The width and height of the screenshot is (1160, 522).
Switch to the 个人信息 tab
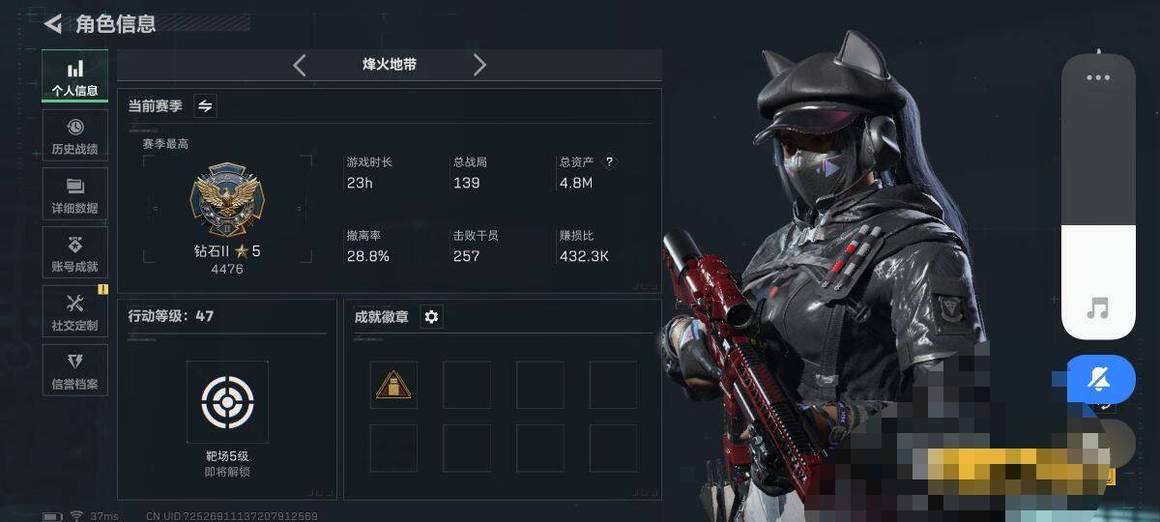[75, 77]
